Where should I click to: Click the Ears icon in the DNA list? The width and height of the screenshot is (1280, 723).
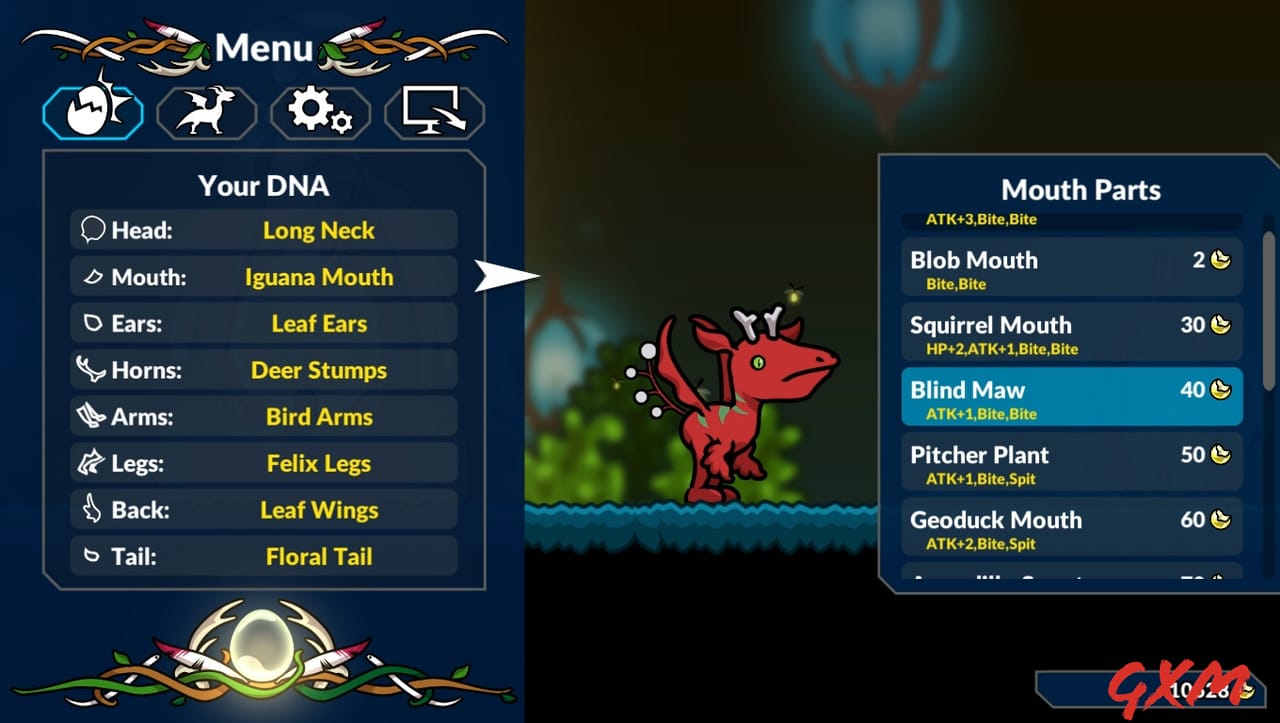point(92,323)
